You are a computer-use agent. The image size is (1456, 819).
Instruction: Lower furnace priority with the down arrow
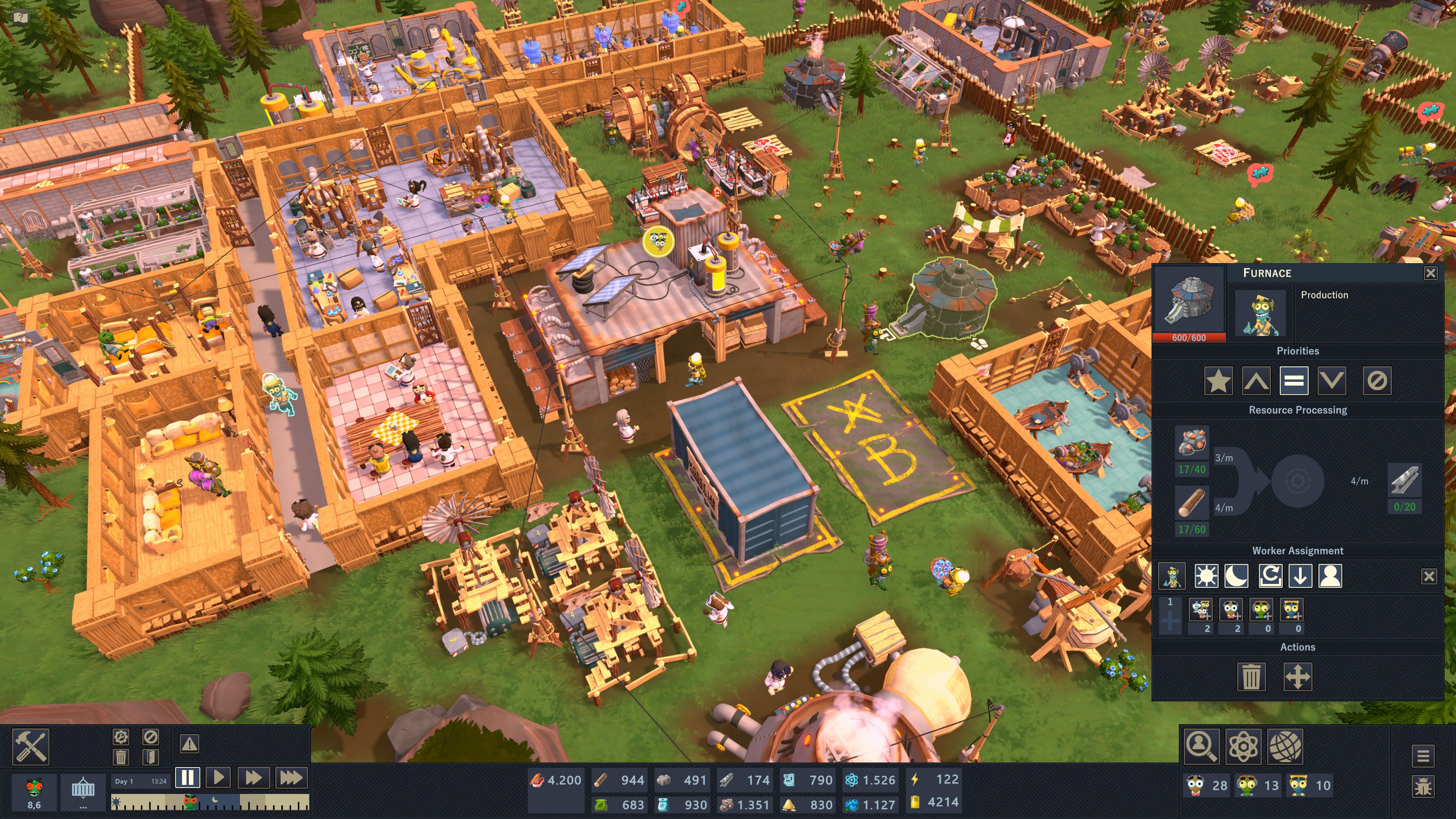[1331, 381]
